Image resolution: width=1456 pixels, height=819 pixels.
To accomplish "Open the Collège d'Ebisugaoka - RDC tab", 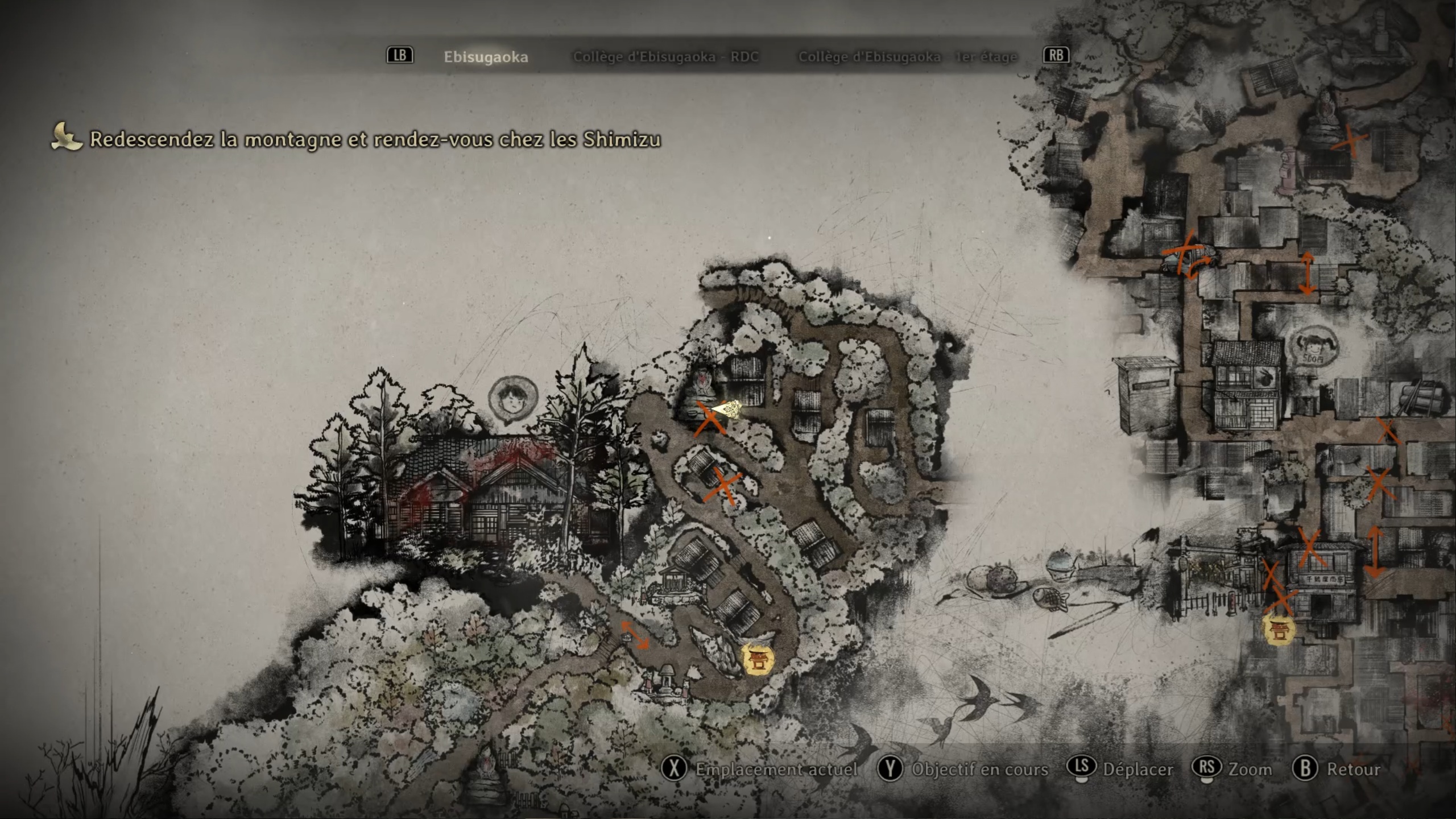I will tap(665, 57).
